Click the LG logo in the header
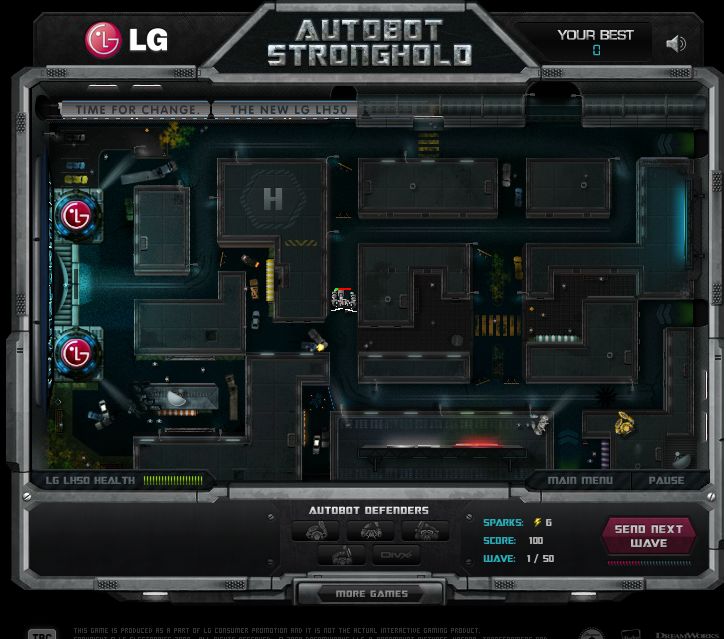 tap(127, 40)
